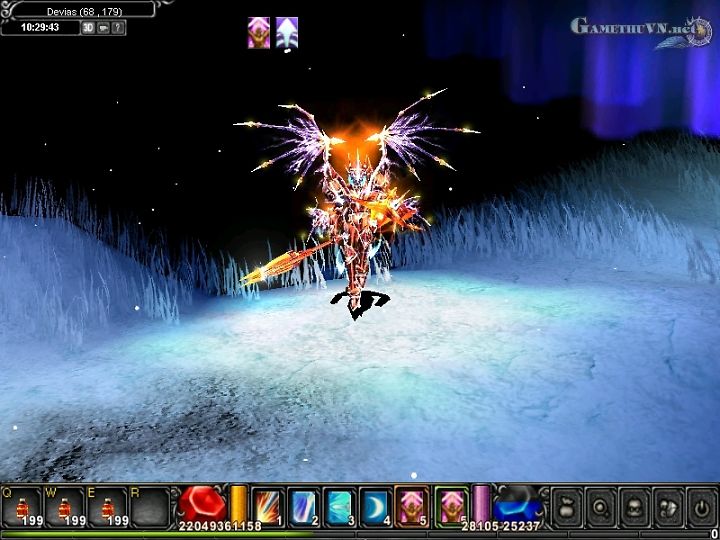
Task: Click the white arrow buff icon
Action: point(287,32)
